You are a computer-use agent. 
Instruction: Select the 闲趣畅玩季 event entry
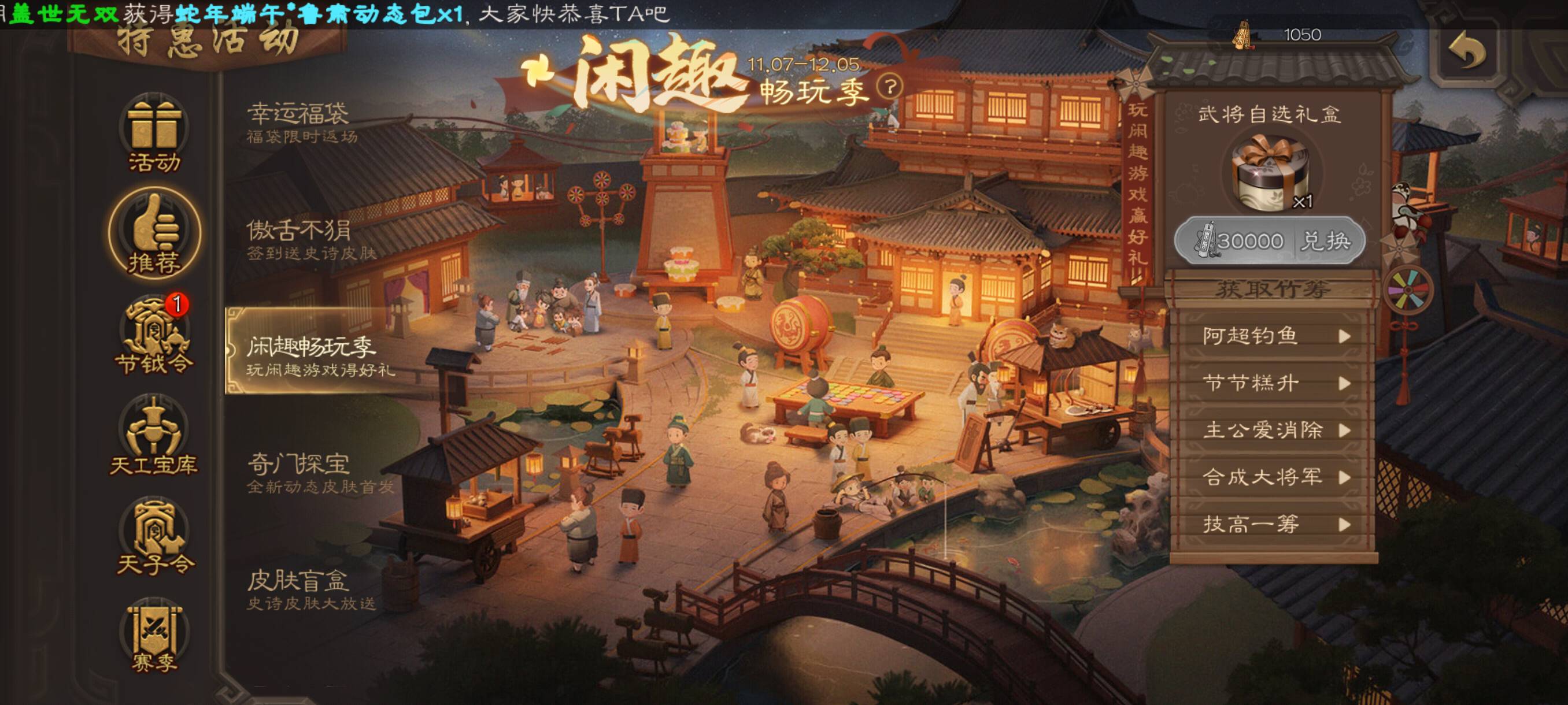point(320,354)
